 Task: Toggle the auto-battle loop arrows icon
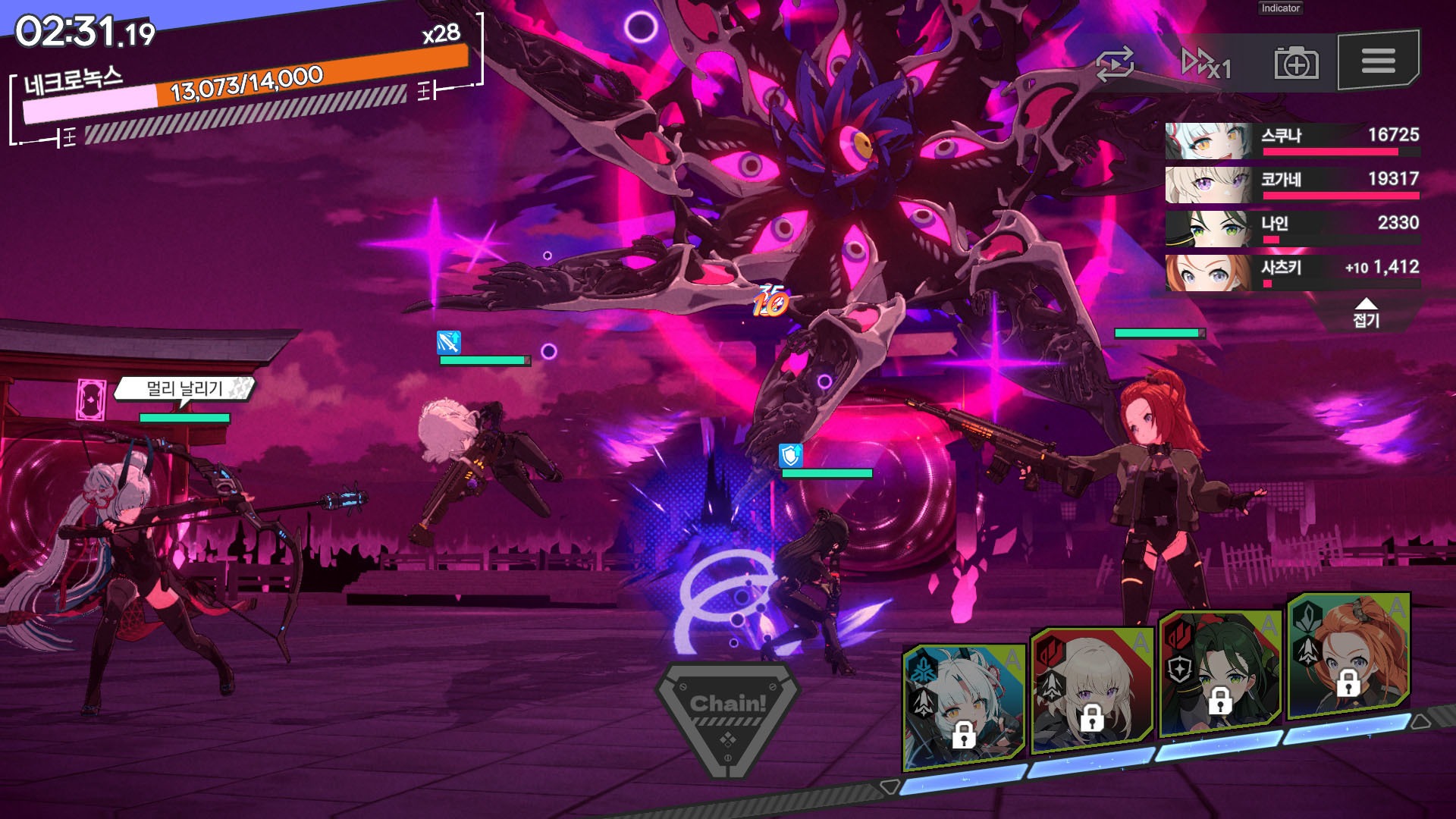1115,64
